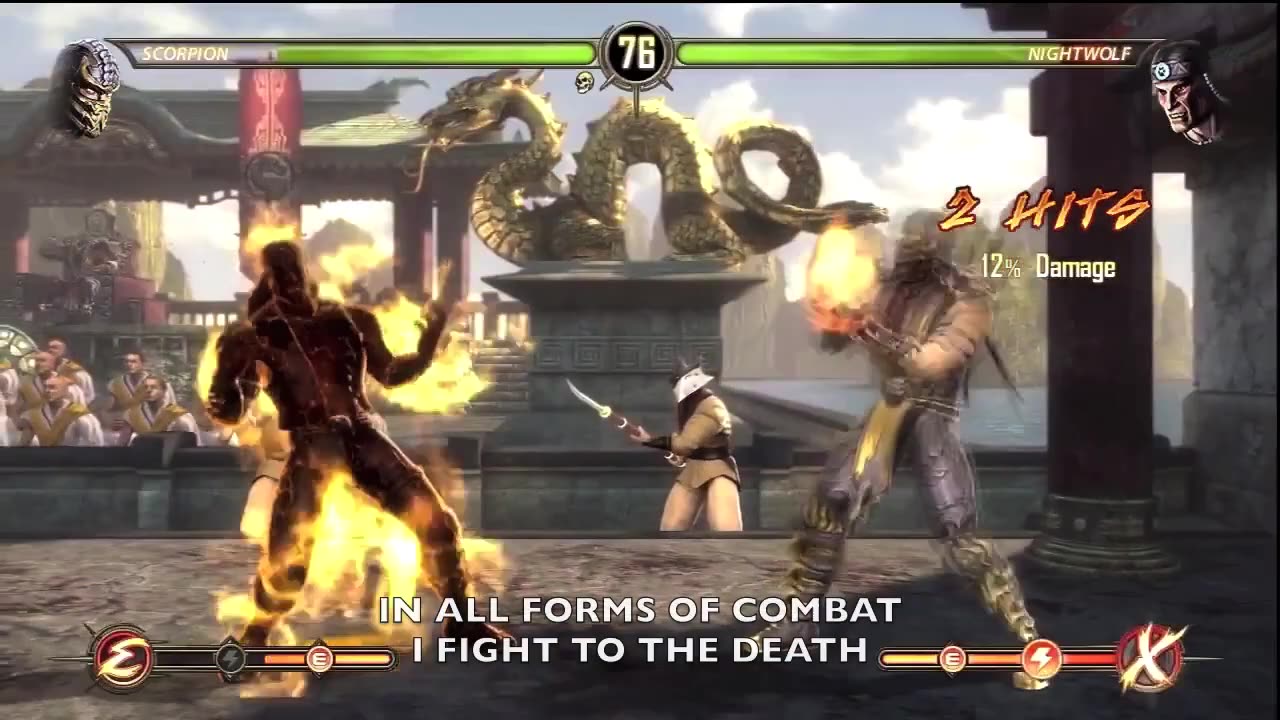Click the E icon on Nightwolf's super meter

tap(950, 660)
